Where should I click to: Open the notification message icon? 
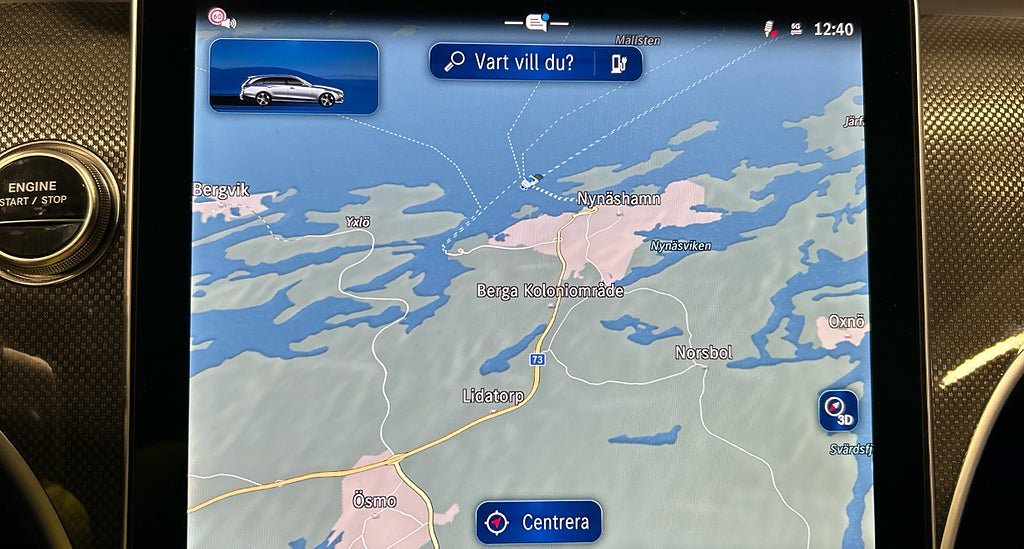coord(537,22)
